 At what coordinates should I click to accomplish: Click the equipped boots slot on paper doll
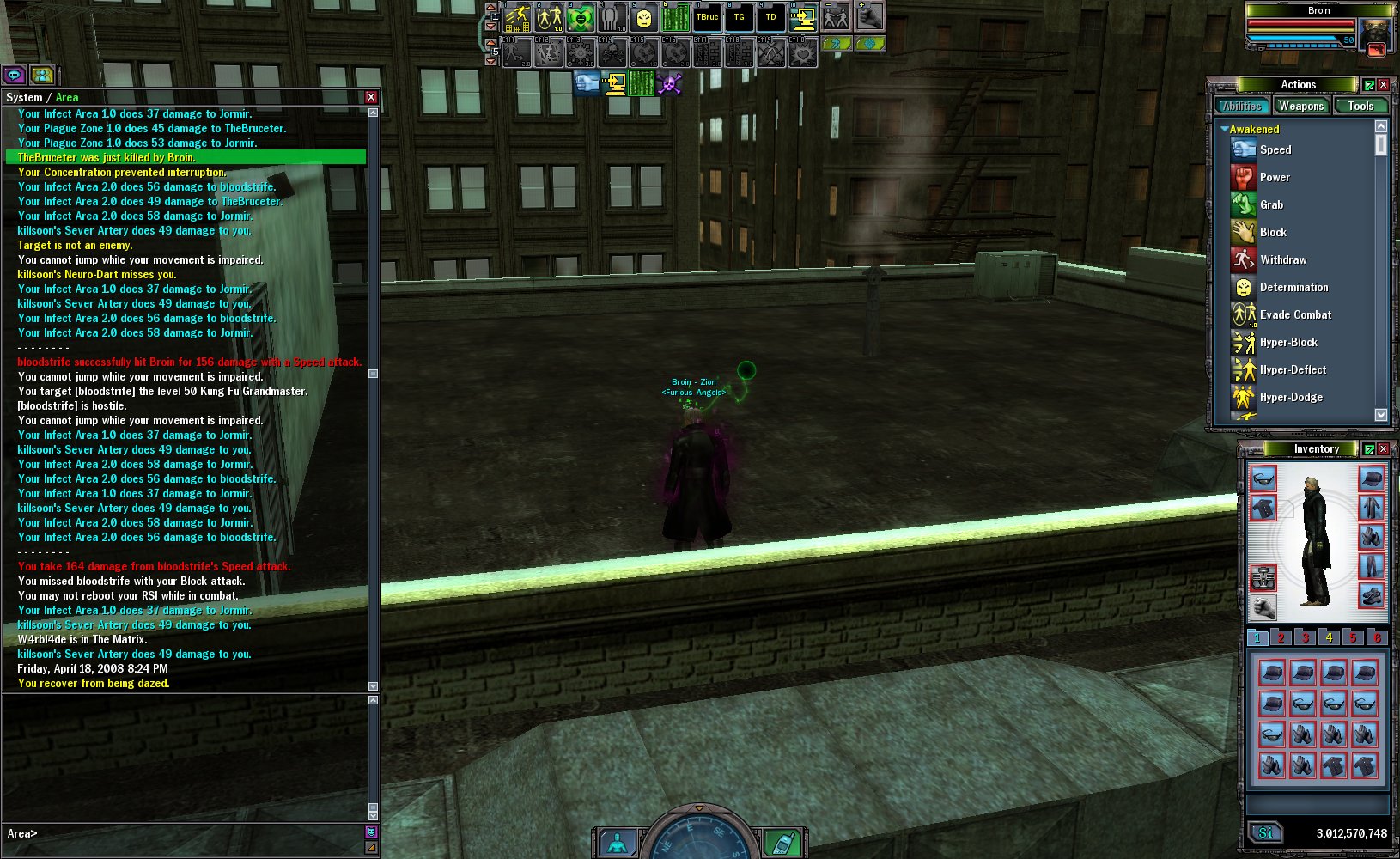1371,594
